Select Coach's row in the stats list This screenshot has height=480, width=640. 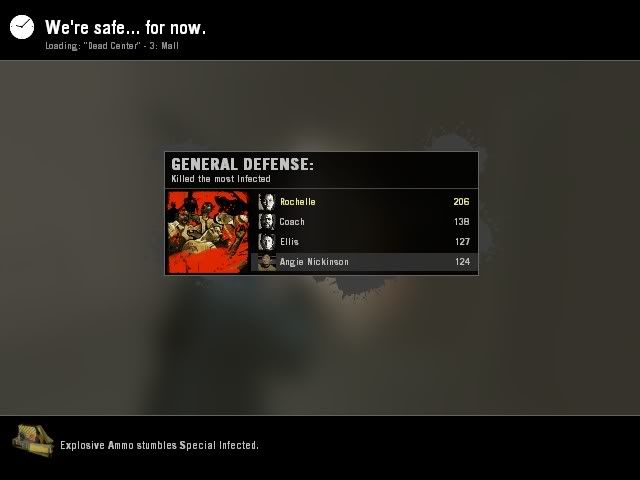364,222
